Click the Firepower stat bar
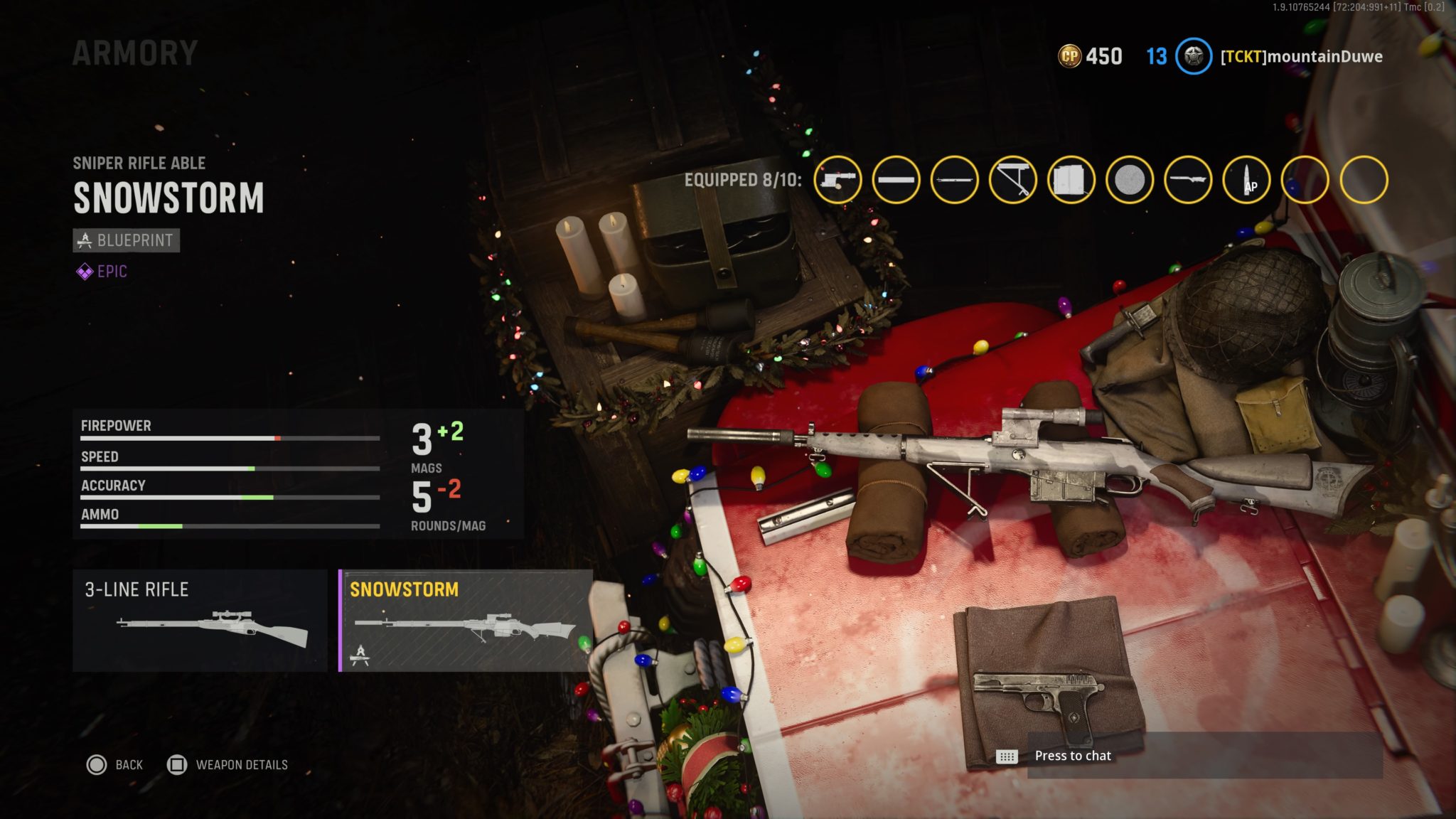 (227, 439)
